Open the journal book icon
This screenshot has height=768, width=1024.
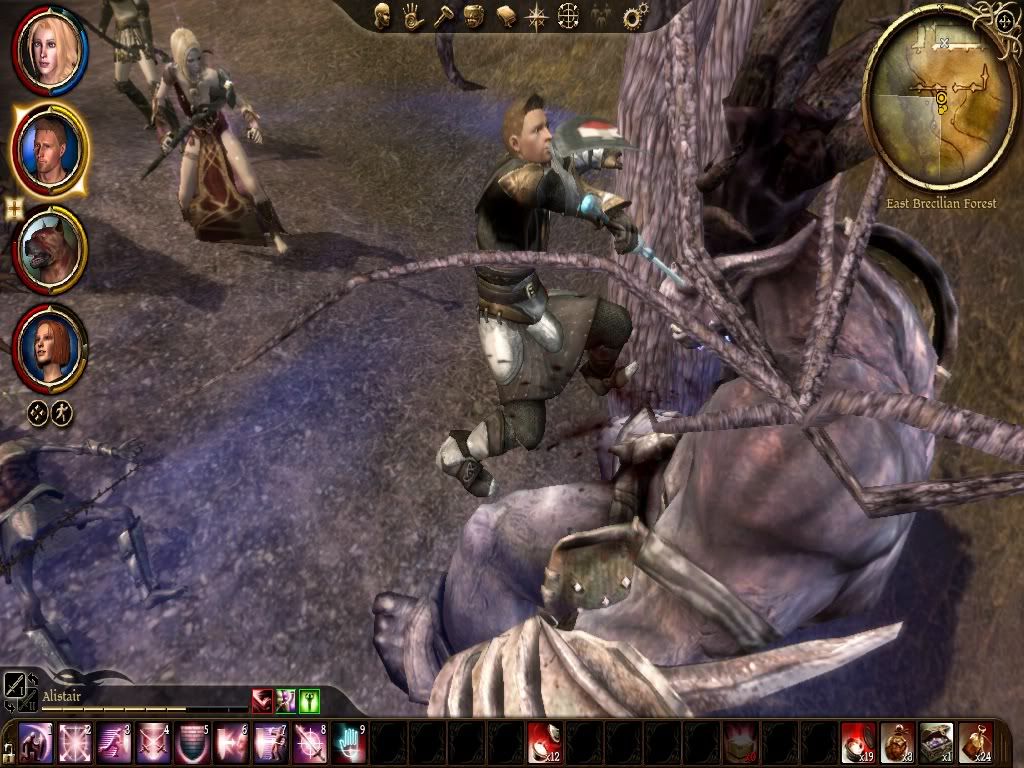[x=506, y=16]
